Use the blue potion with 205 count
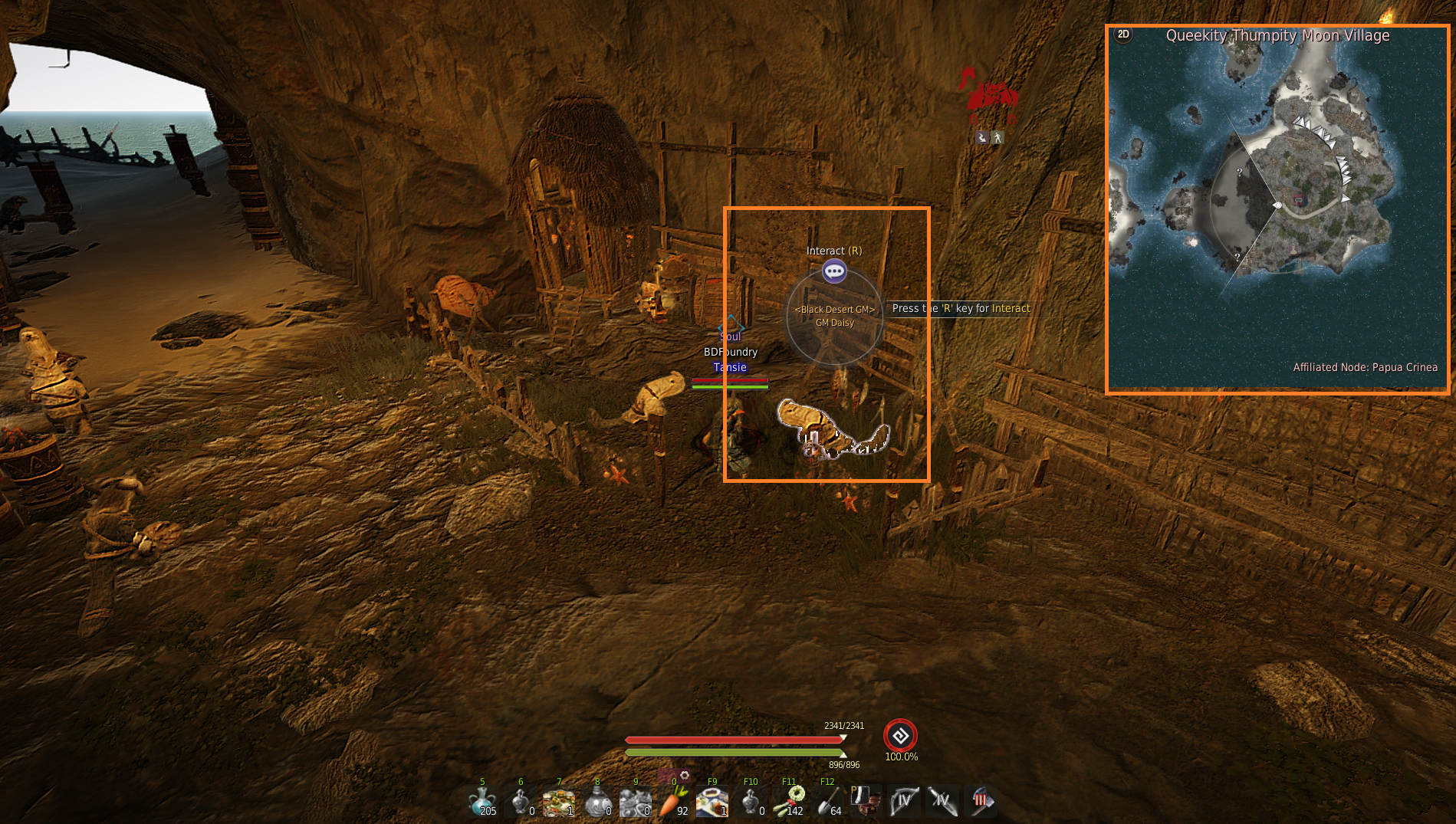1456x824 pixels. (482, 802)
